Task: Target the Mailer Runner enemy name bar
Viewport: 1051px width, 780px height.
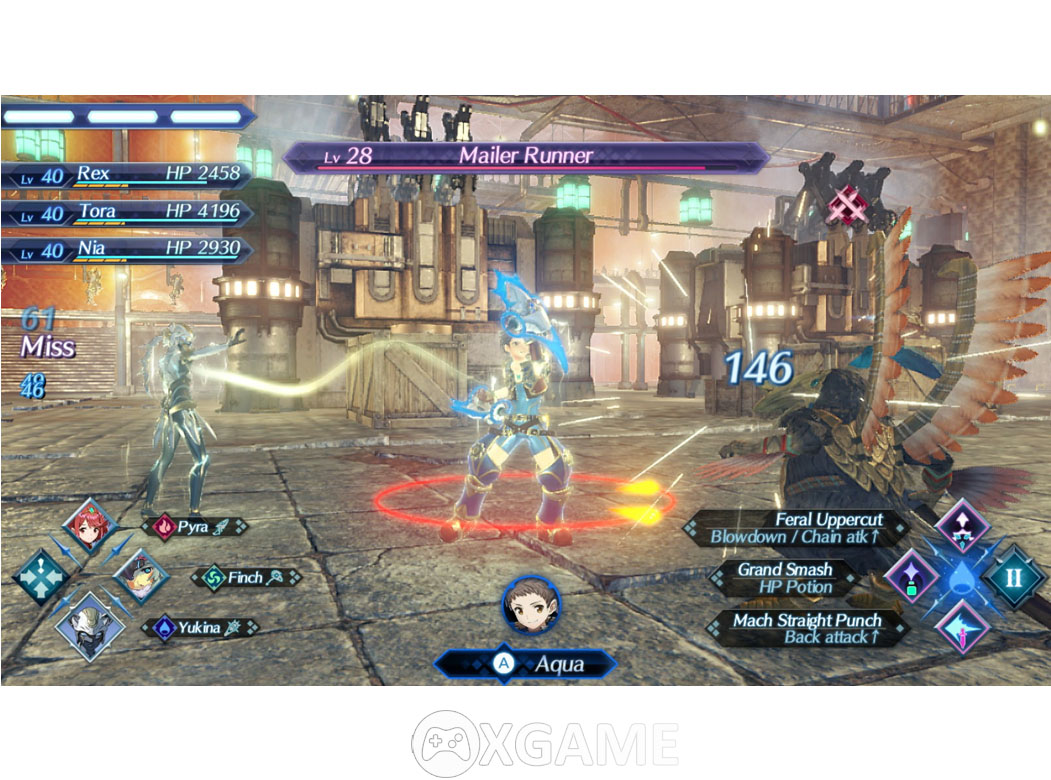Action: point(525,156)
